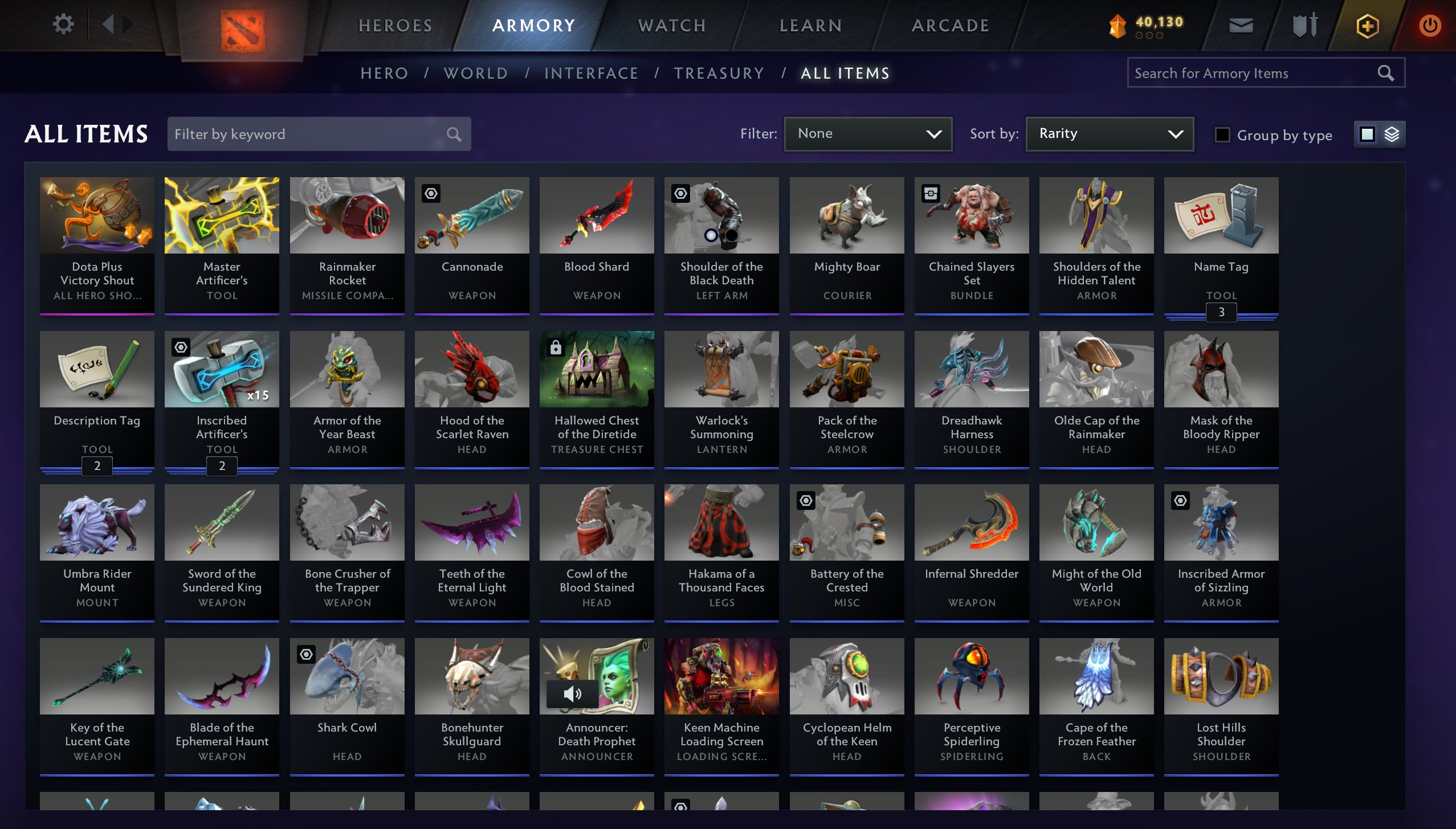Open the Arcade tab

(950, 26)
